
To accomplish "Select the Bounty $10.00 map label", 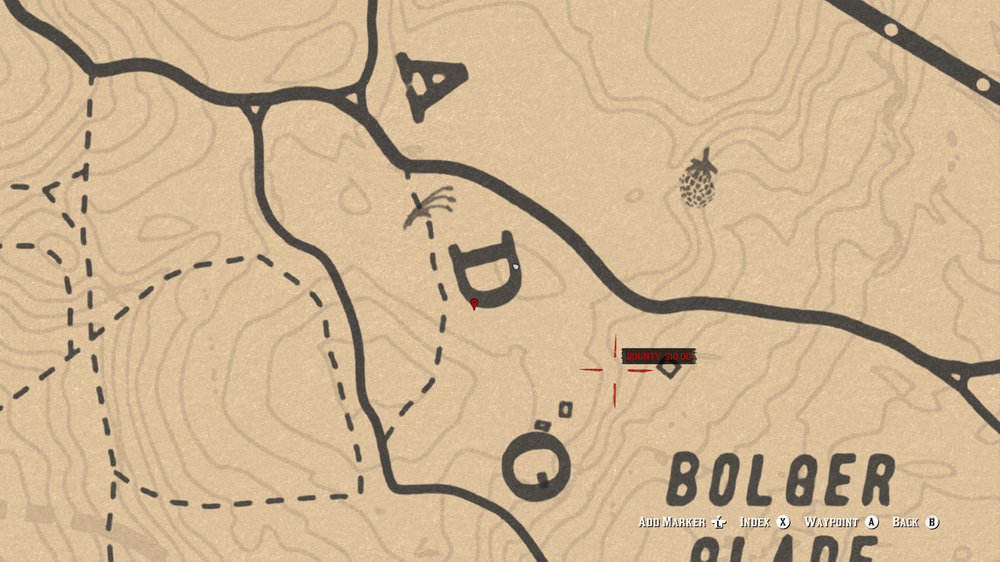I will [x=657, y=356].
